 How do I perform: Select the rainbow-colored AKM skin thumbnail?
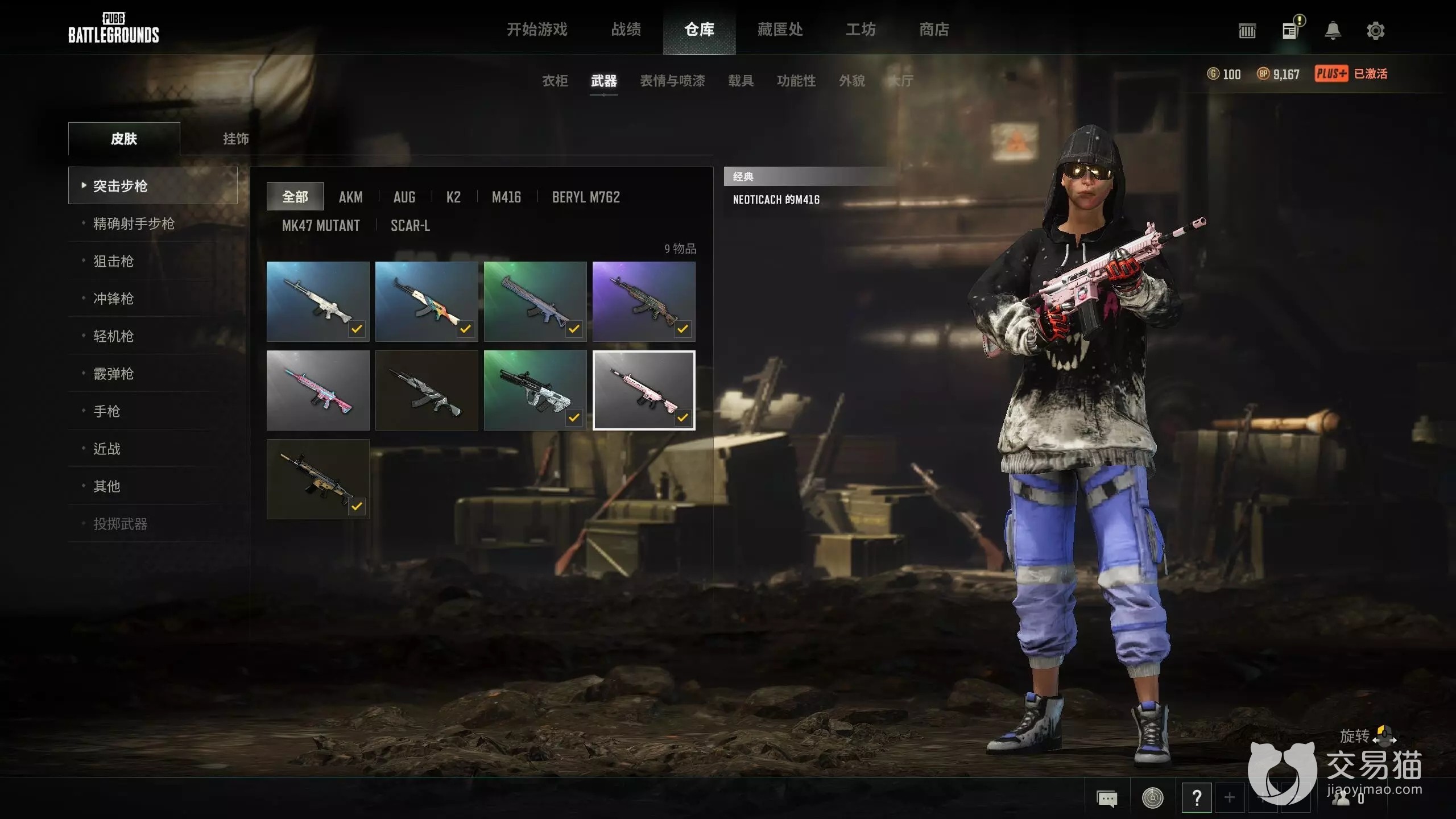point(427,301)
